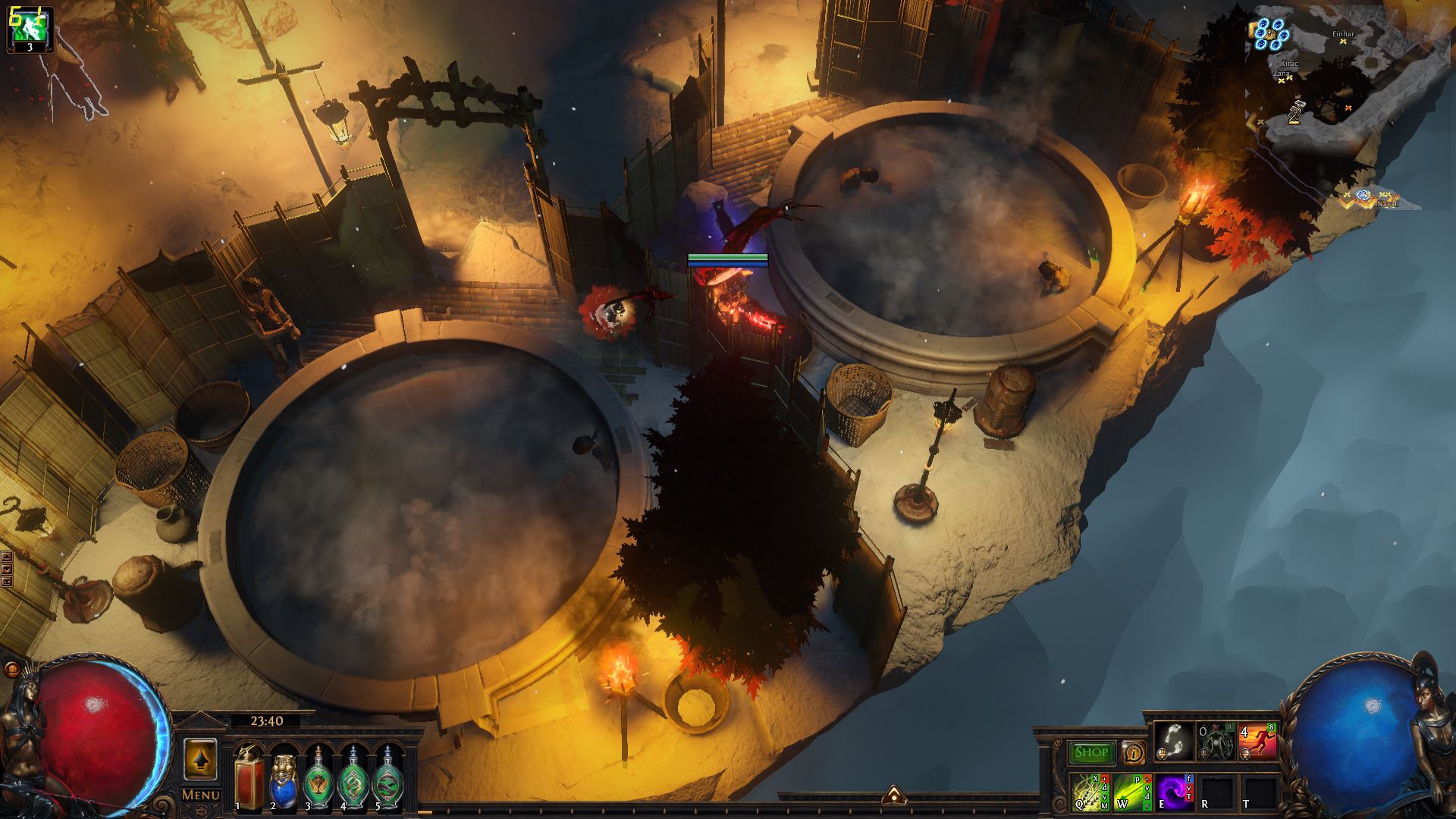Viewport: 1456px width, 819px height.
Task: Click the golden level-up arrow button
Action: (200, 759)
